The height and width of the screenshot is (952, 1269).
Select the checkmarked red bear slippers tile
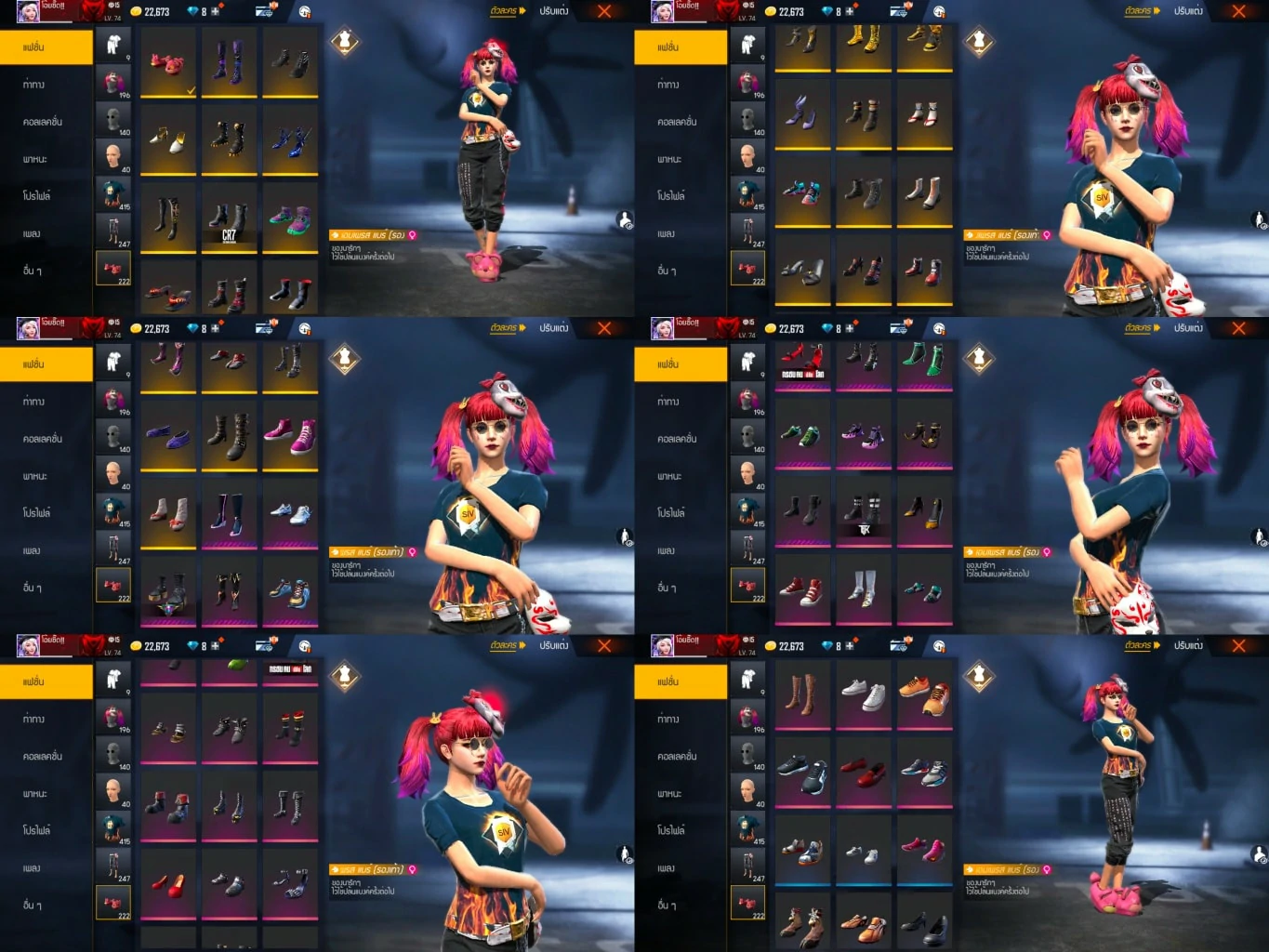[x=168, y=64]
